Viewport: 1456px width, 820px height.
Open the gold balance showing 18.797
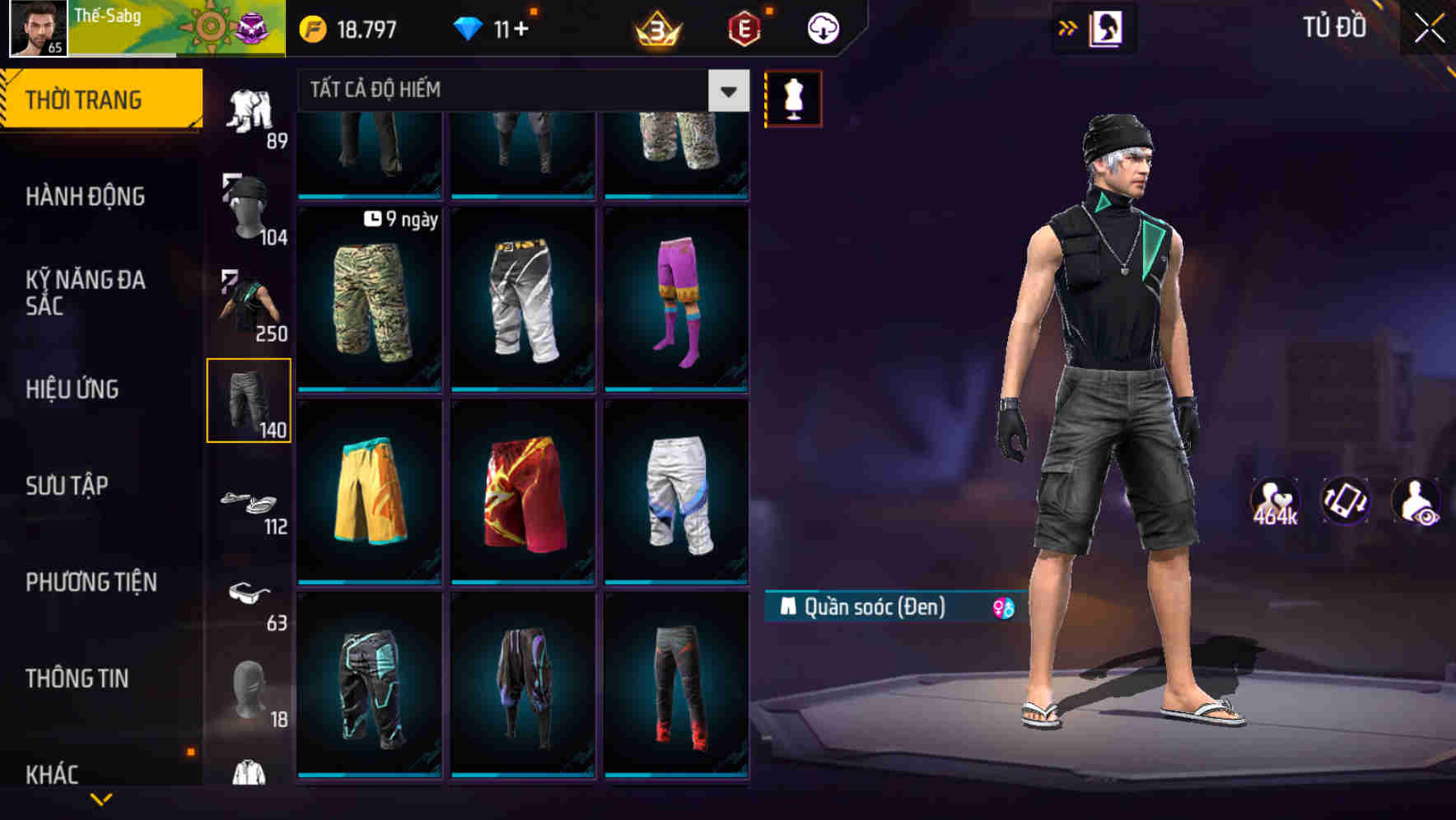(354, 27)
